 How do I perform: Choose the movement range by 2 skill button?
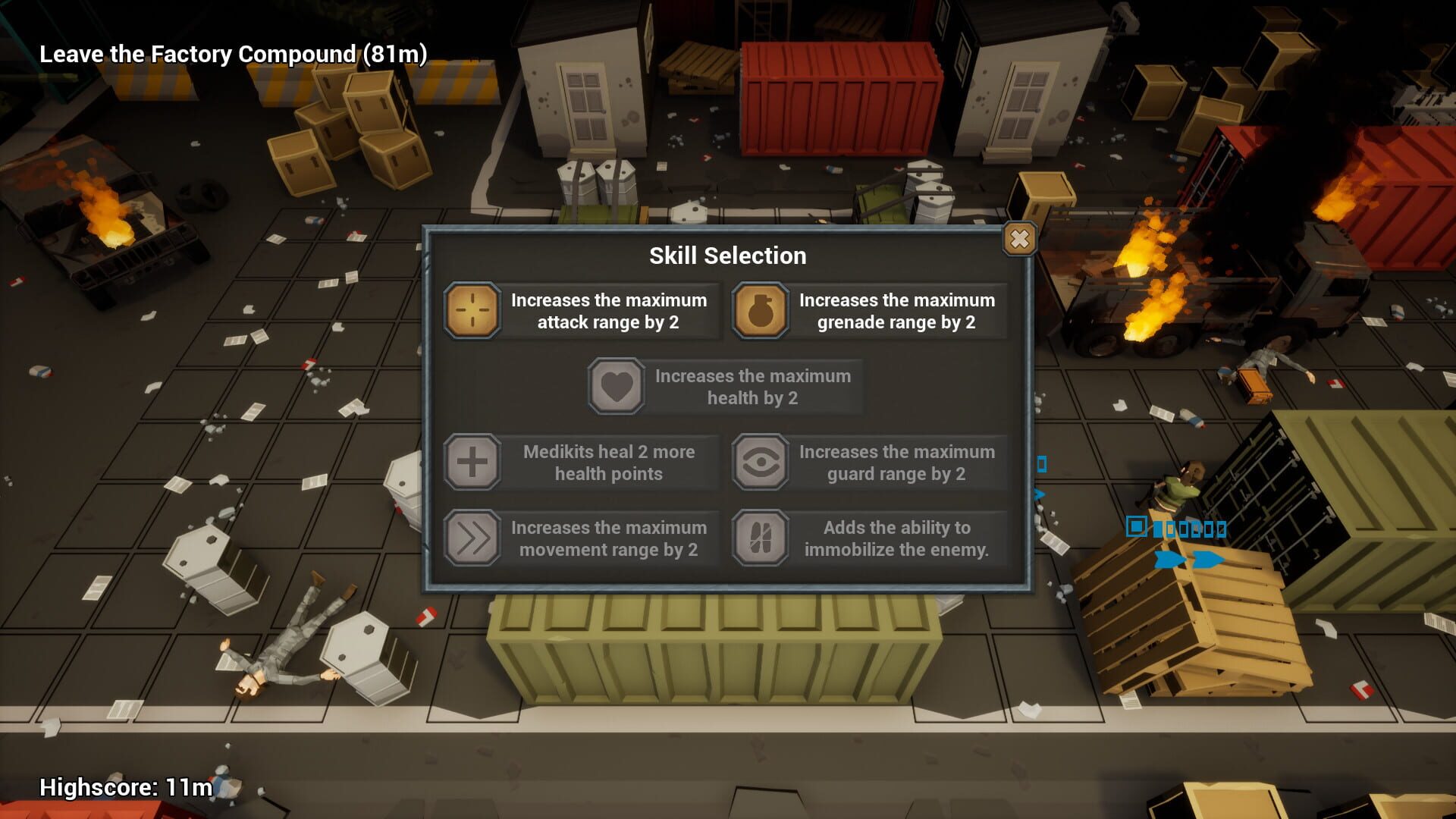tap(608, 538)
